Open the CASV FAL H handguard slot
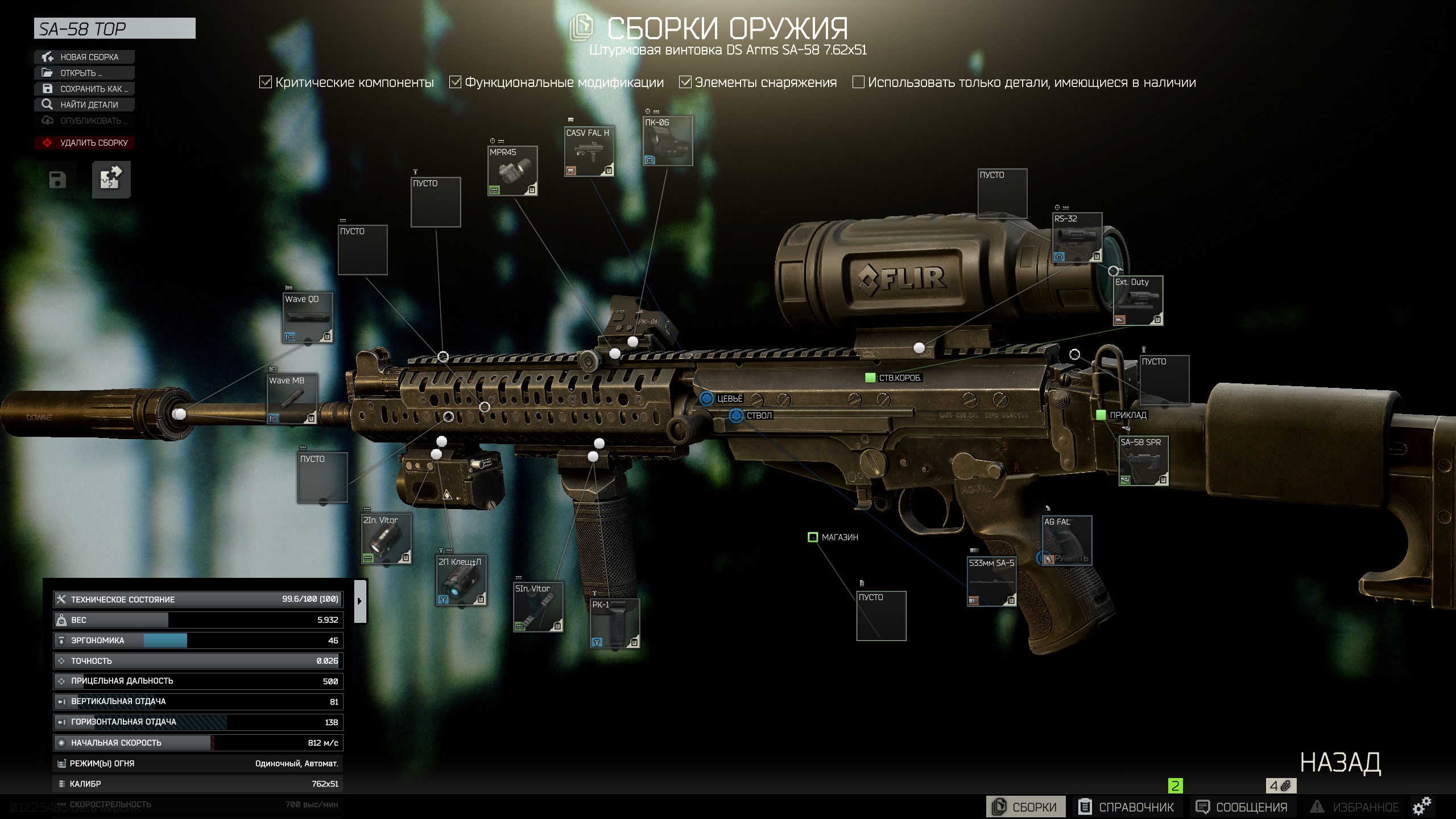Screen dimensions: 1456x819 pyautogui.click(x=589, y=151)
